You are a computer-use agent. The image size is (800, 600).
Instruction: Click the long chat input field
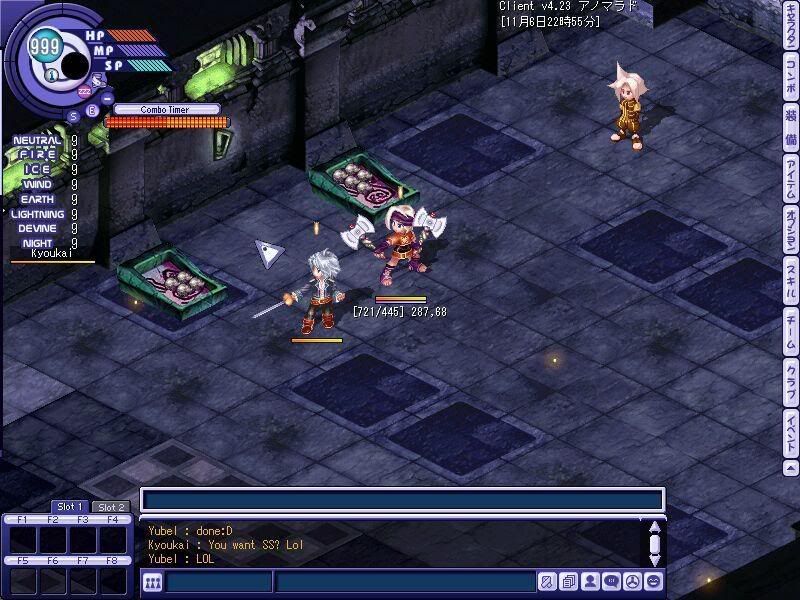click(402, 500)
